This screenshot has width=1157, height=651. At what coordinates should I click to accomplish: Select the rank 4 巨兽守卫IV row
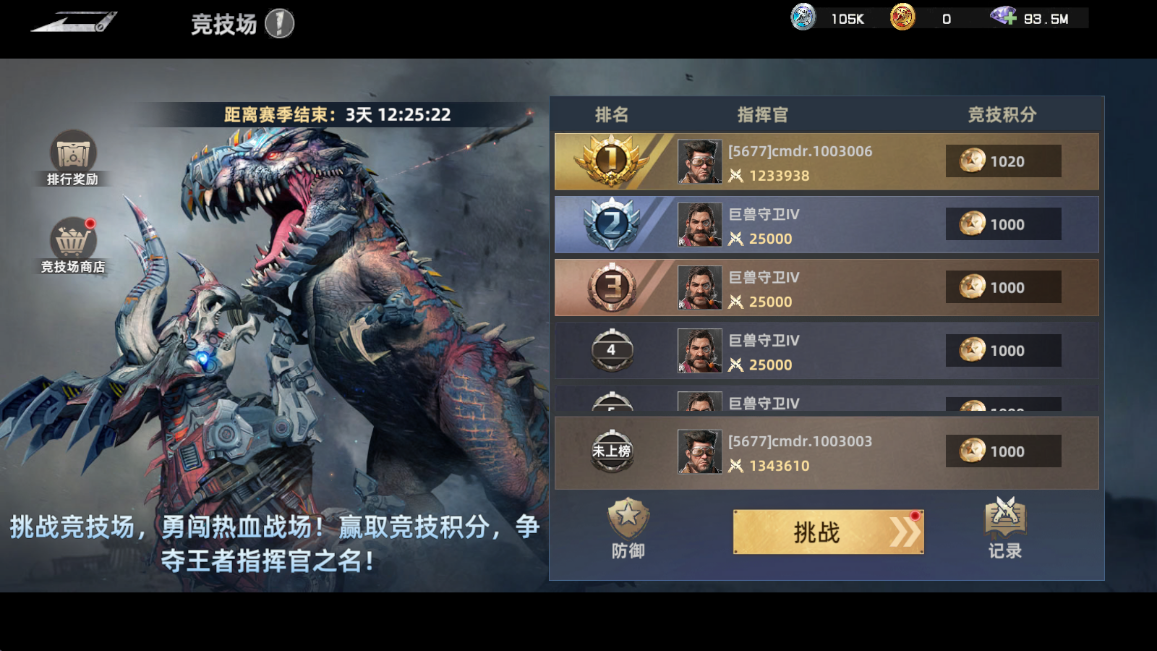click(826, 351)
